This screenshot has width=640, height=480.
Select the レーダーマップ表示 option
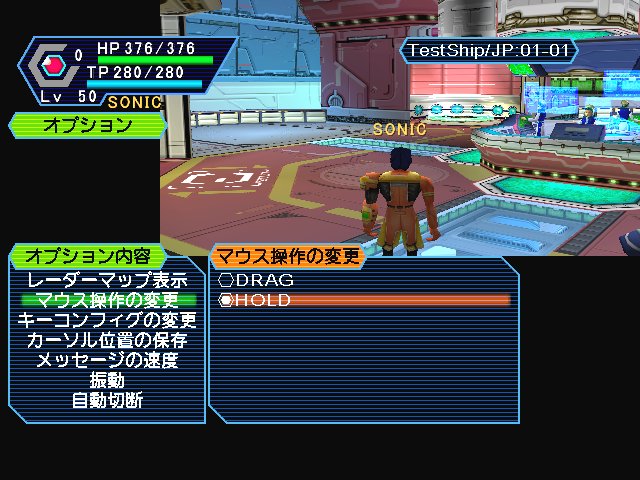(107, 281)
